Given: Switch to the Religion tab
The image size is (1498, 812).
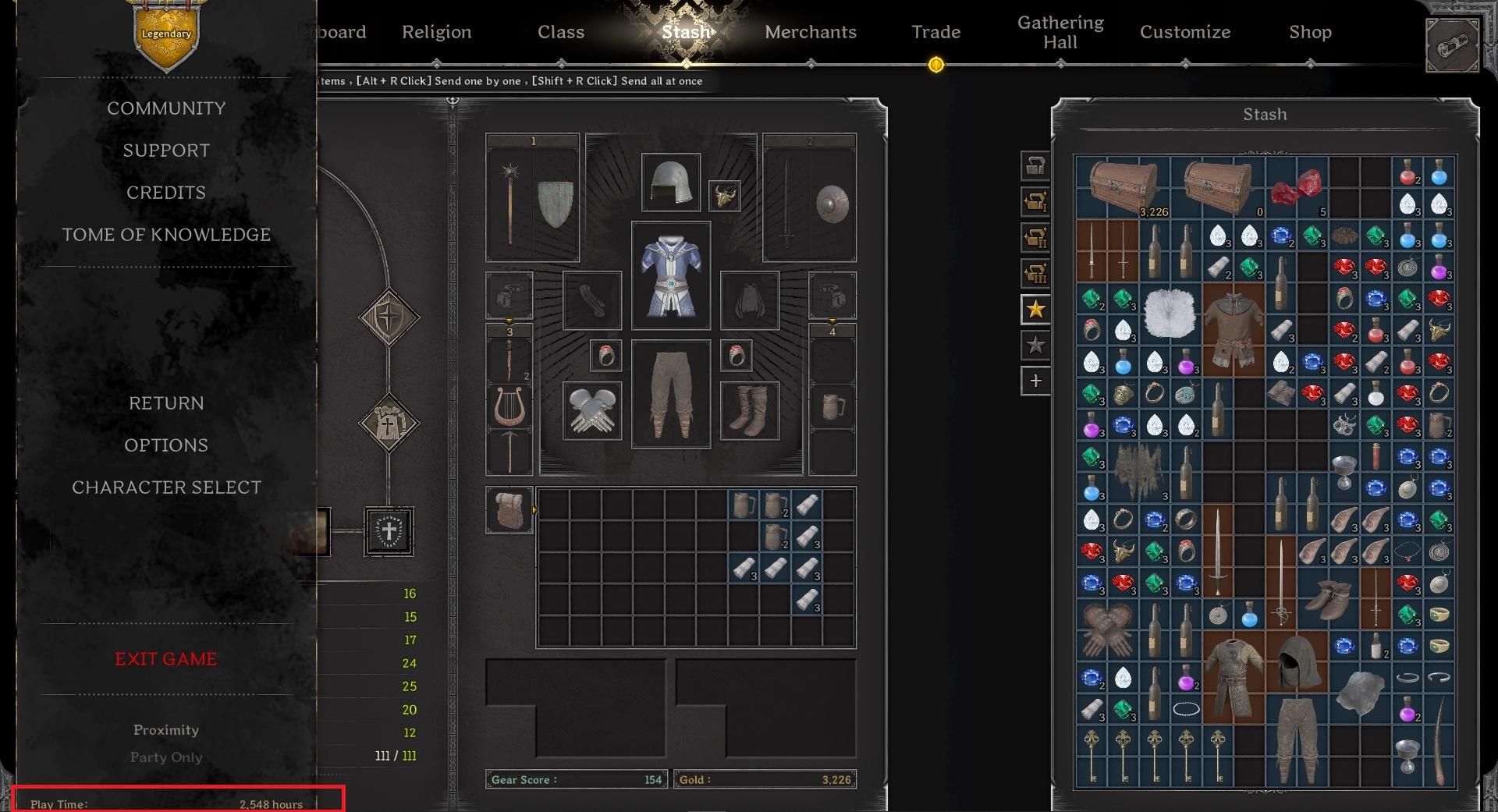Looking at the screenshot, I should (x=437, y=32).
